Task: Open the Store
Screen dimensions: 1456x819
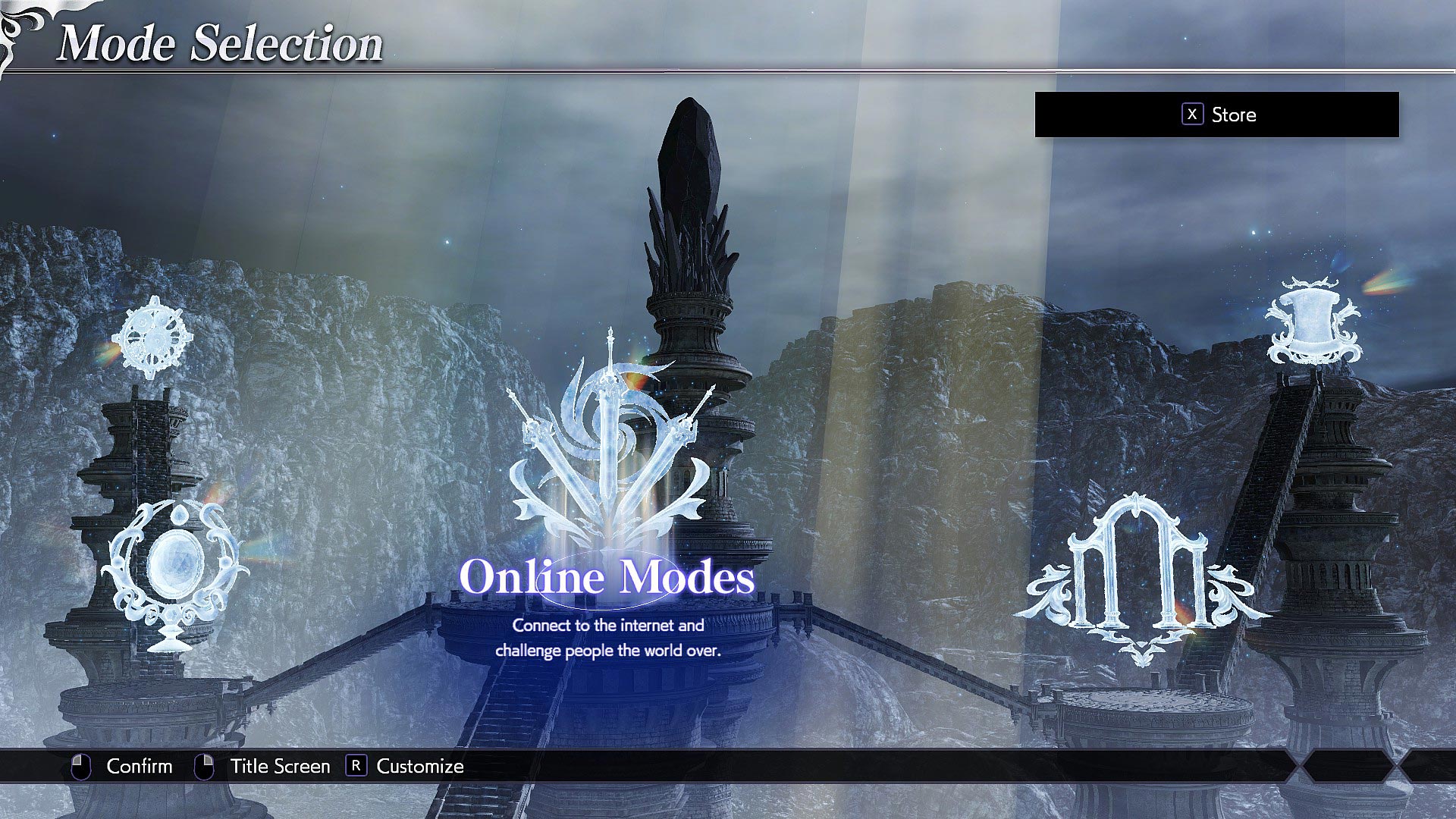Action: coord(1234,115)
